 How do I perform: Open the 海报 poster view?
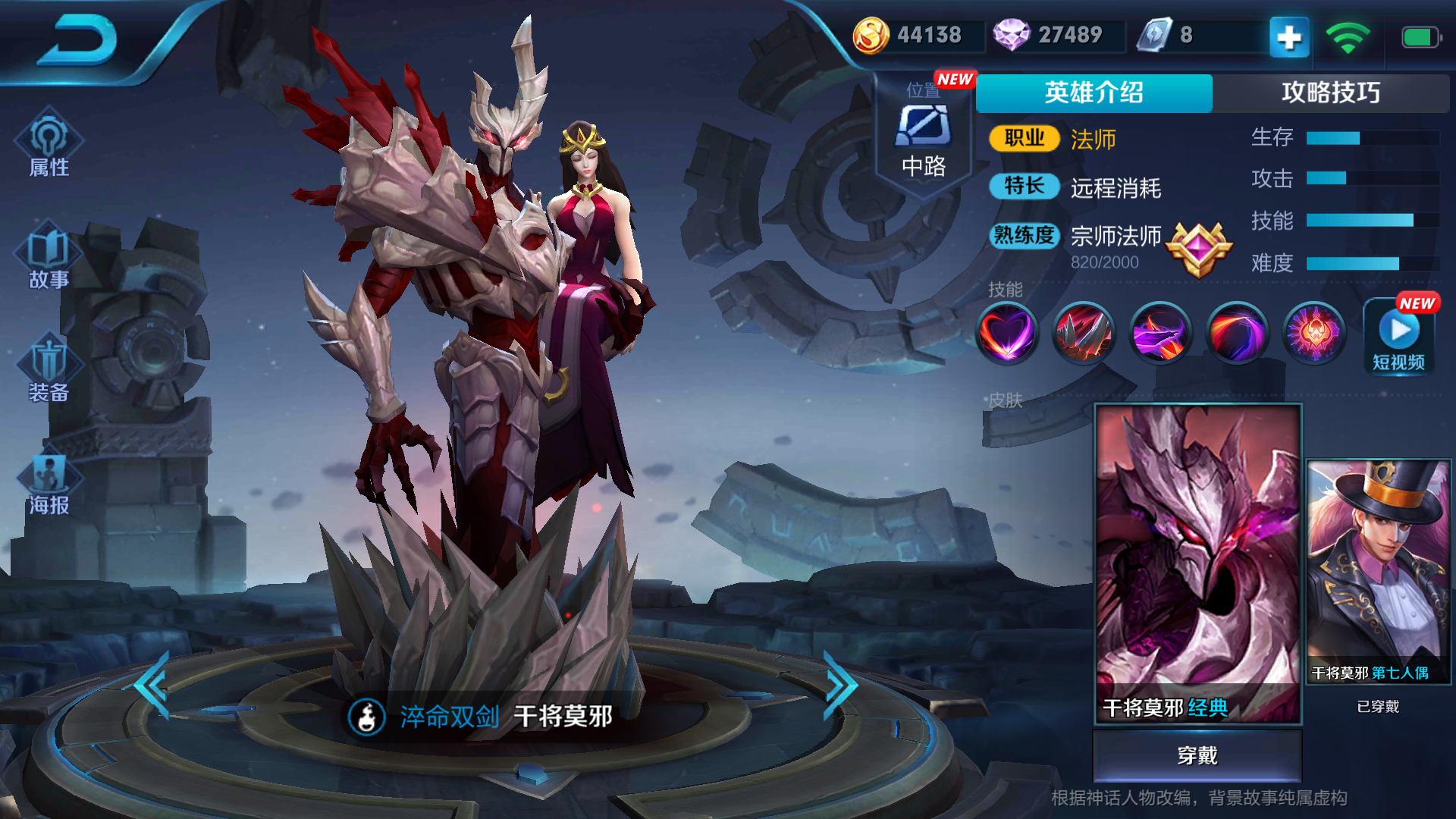[49, 484]
